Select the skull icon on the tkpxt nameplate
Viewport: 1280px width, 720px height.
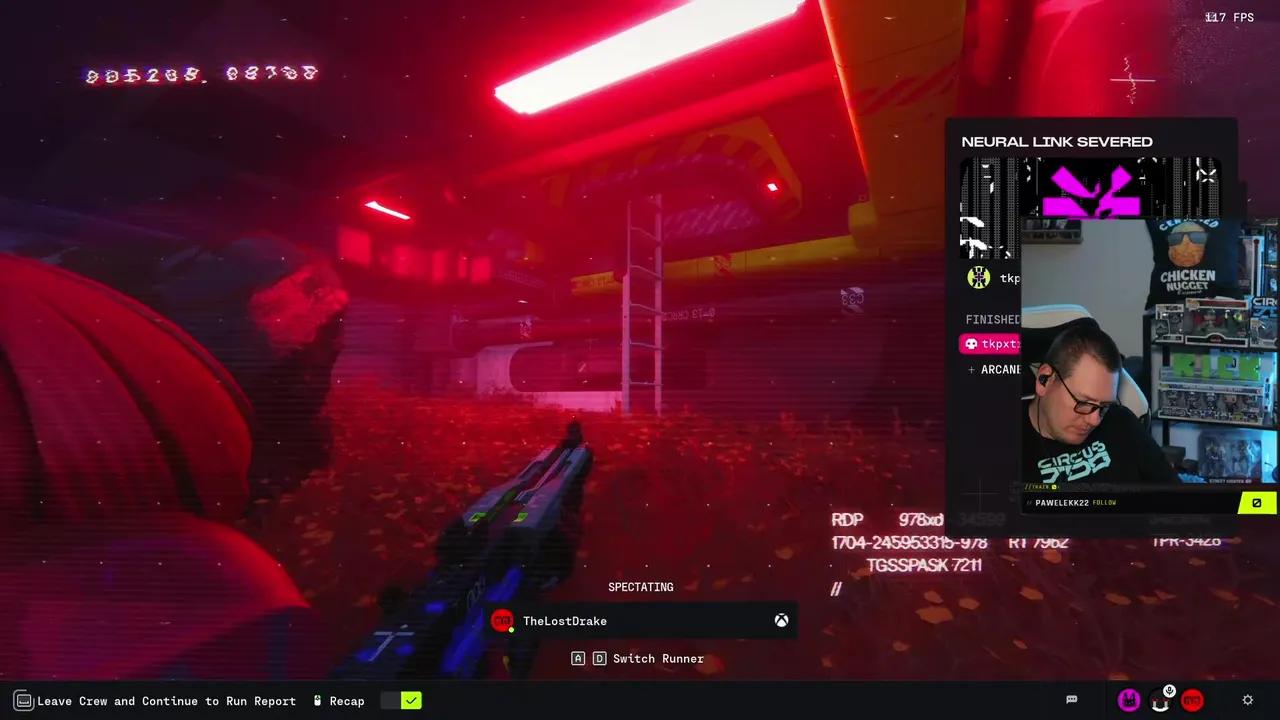coord(970,343)
